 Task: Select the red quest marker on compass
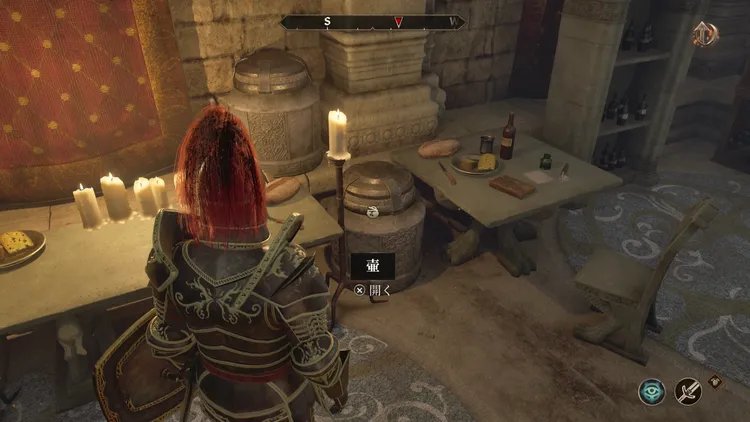(398, 21)
